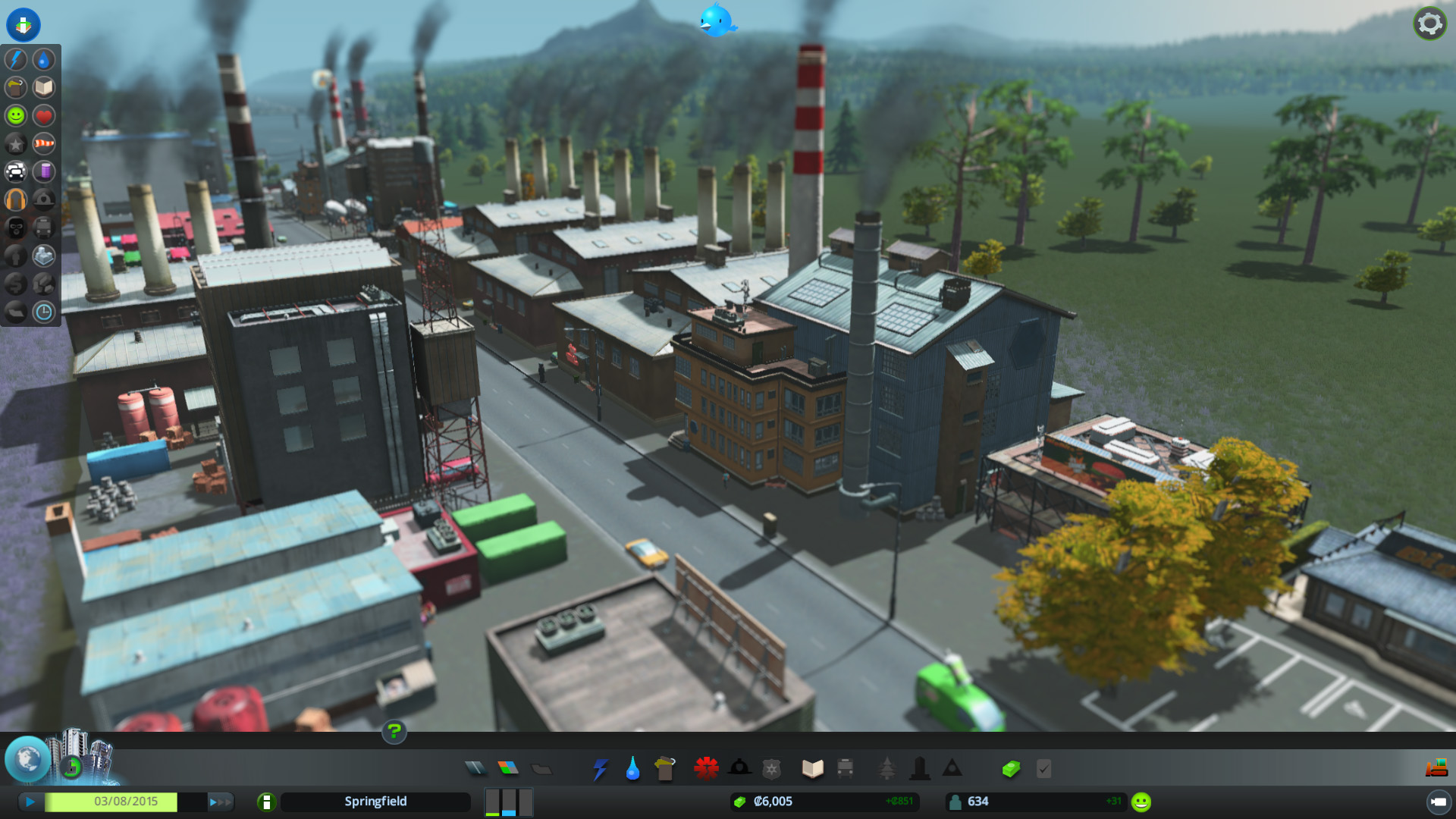Open the Springfield city info button

[266, 802]
